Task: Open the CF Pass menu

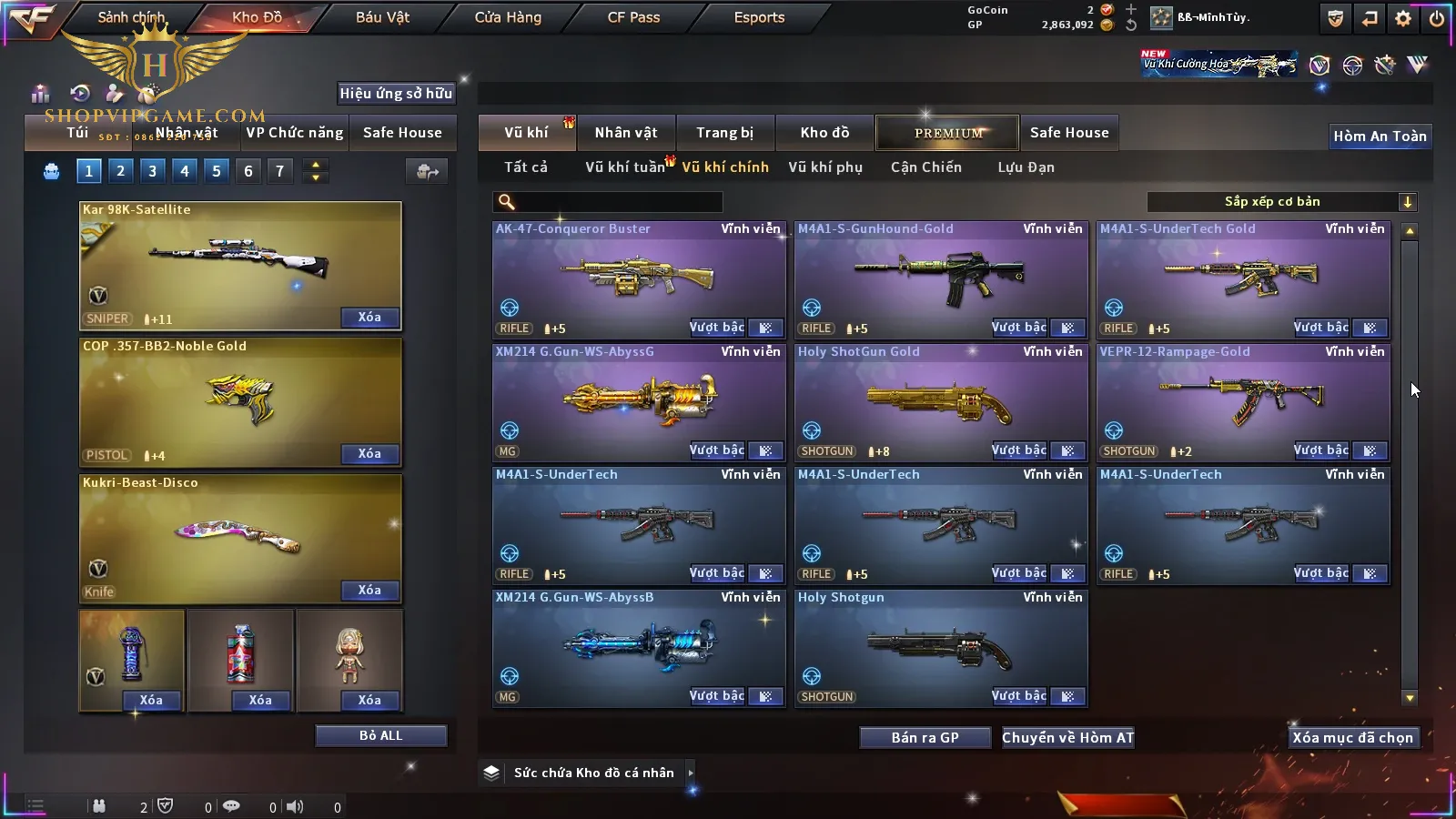Action: (633, 17)
